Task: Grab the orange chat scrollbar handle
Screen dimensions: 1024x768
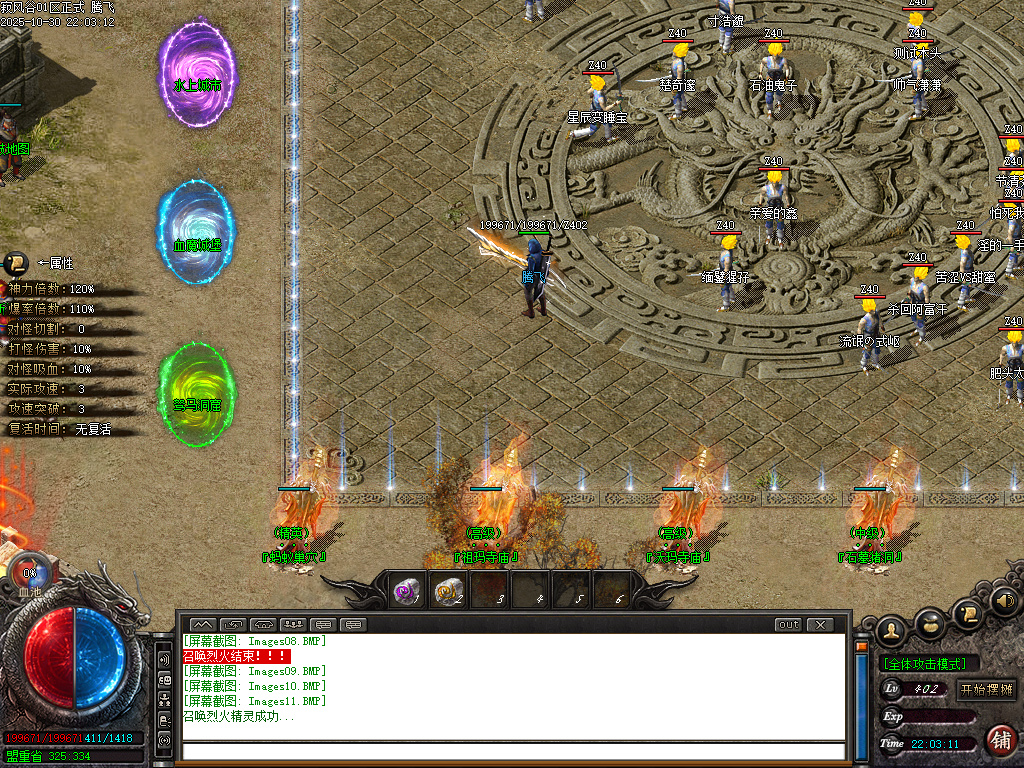Action: point(862,647)
